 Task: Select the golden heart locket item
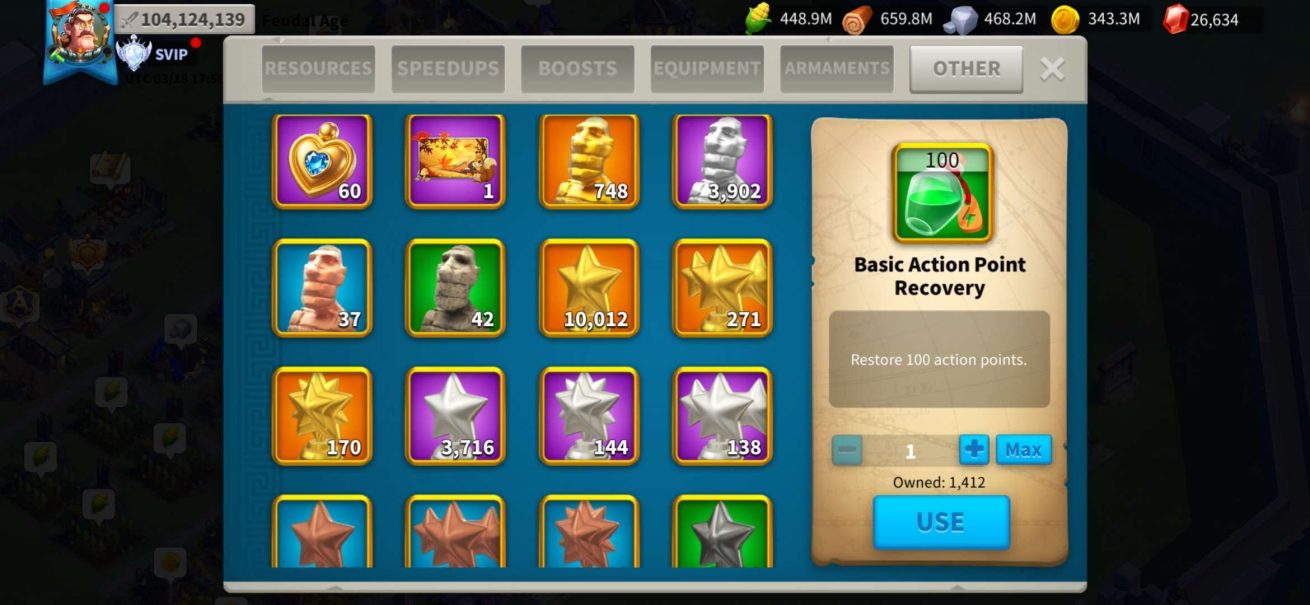(322, 161)
